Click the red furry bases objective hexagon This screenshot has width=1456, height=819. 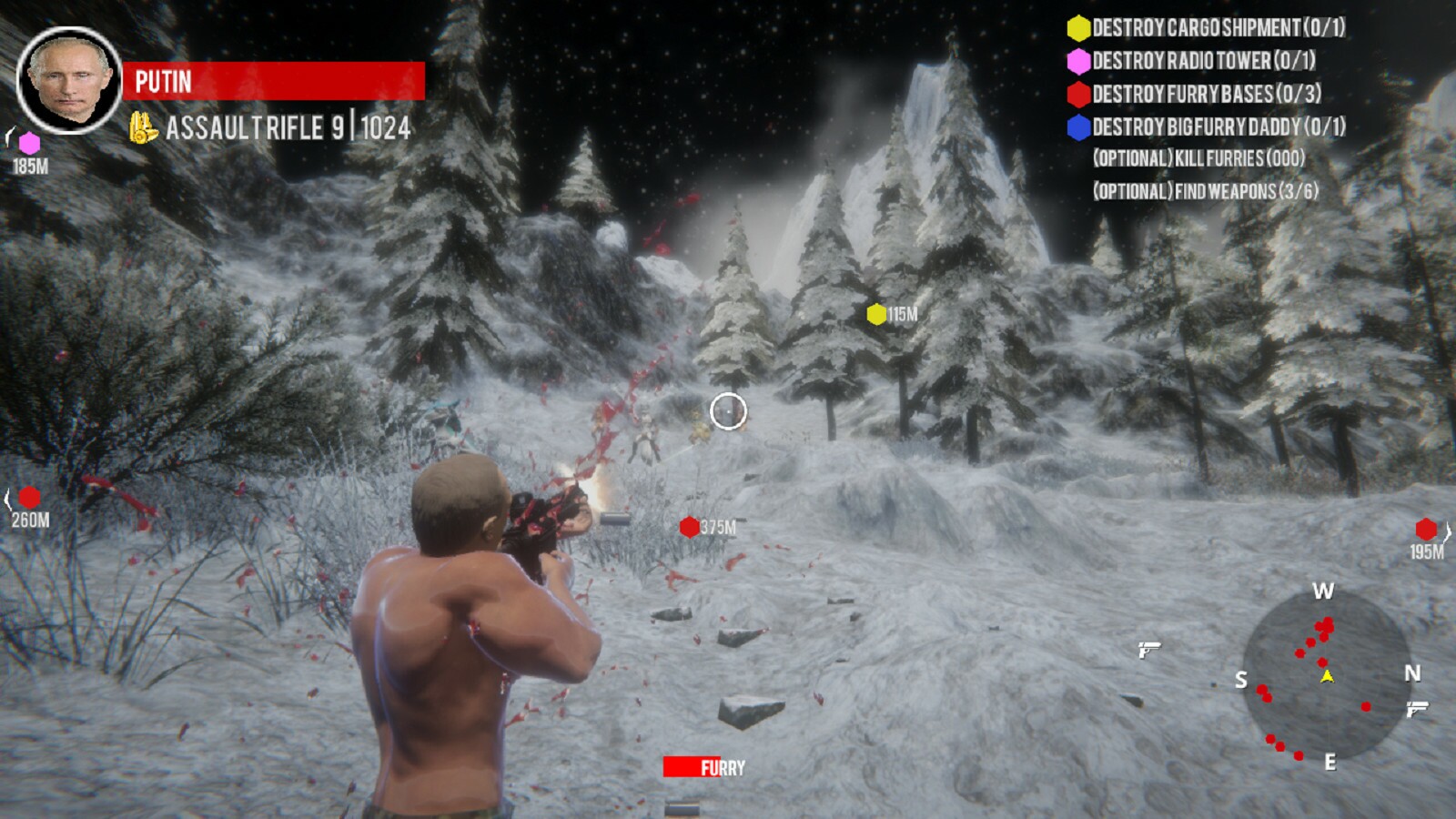[1078, 96]
